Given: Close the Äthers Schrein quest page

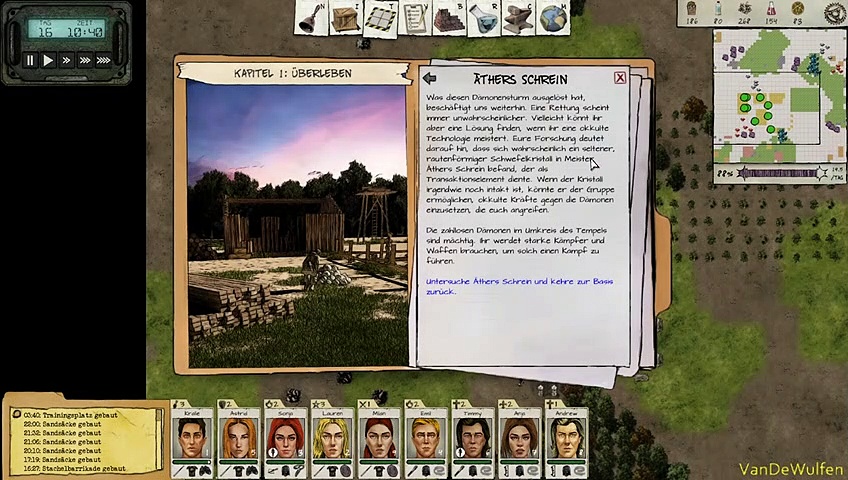Looking at the screenshot, I should pyautogui.click(x=620, y=78).
